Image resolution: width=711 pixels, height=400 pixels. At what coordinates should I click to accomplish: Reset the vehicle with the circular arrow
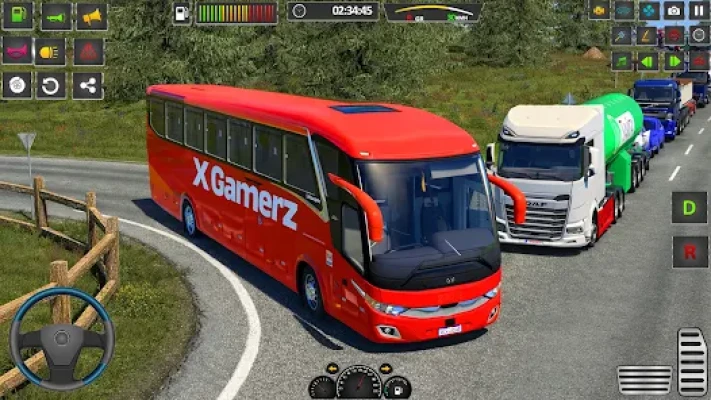point(52,85)
